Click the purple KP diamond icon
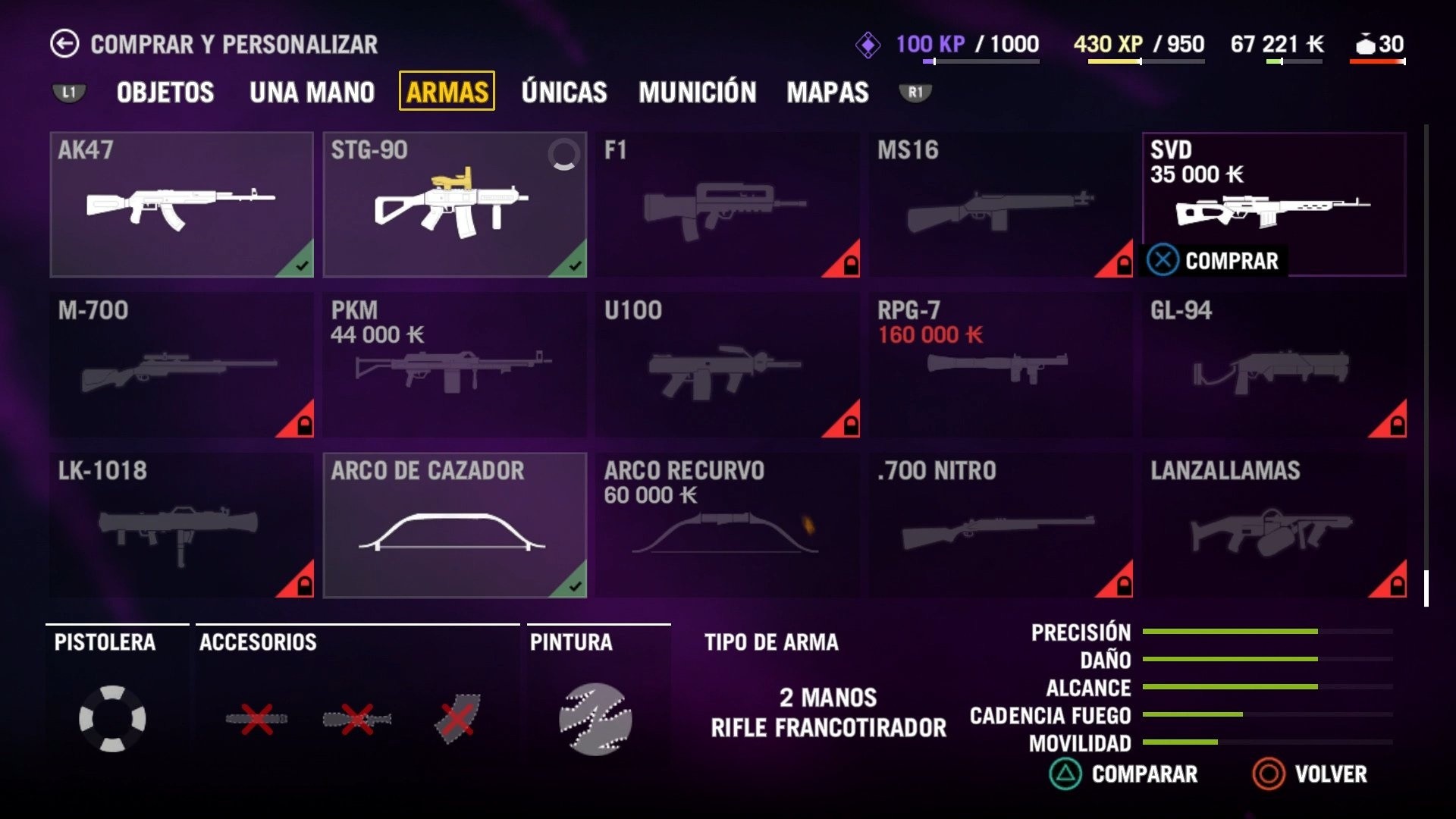1456x819 pixels. point(869,45)
